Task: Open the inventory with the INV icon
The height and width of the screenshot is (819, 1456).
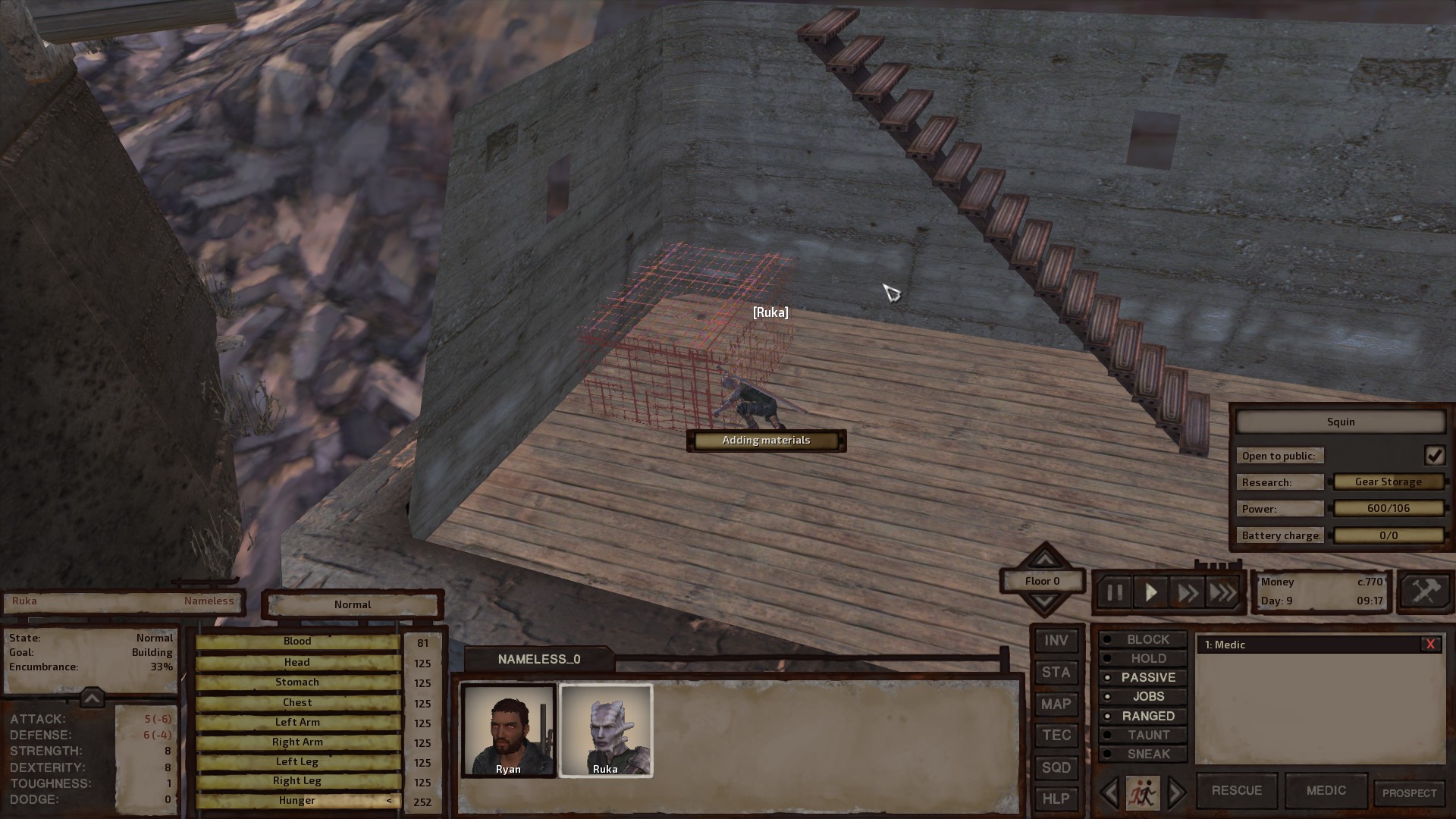Action: pyautogui.click(x=1056, y=641)
